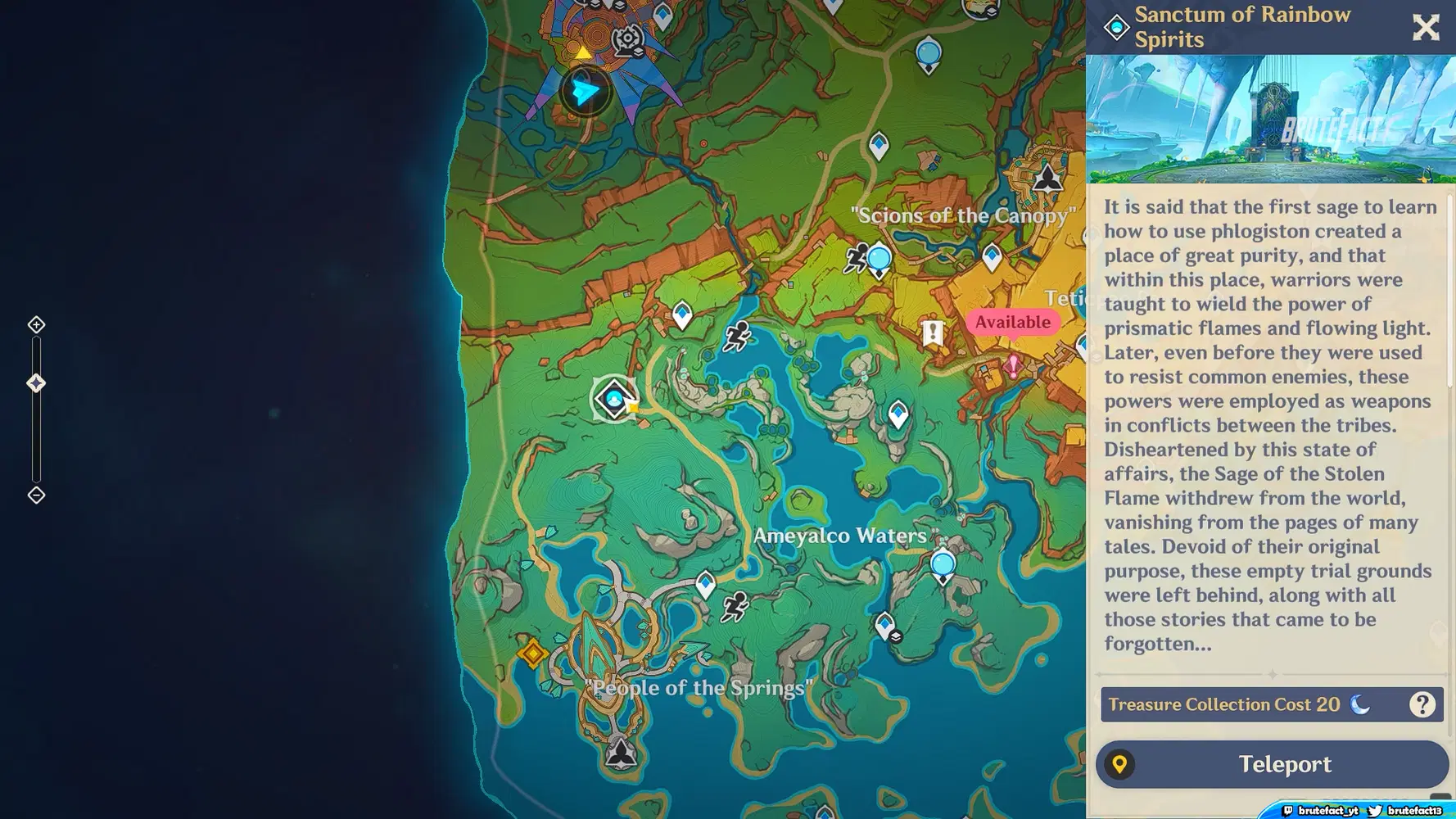The height and width of the screenshot is (819, 1456).
Task: Close the Sanctum of Rainbow Spirits panel
Action: (x=1426, y=27)
